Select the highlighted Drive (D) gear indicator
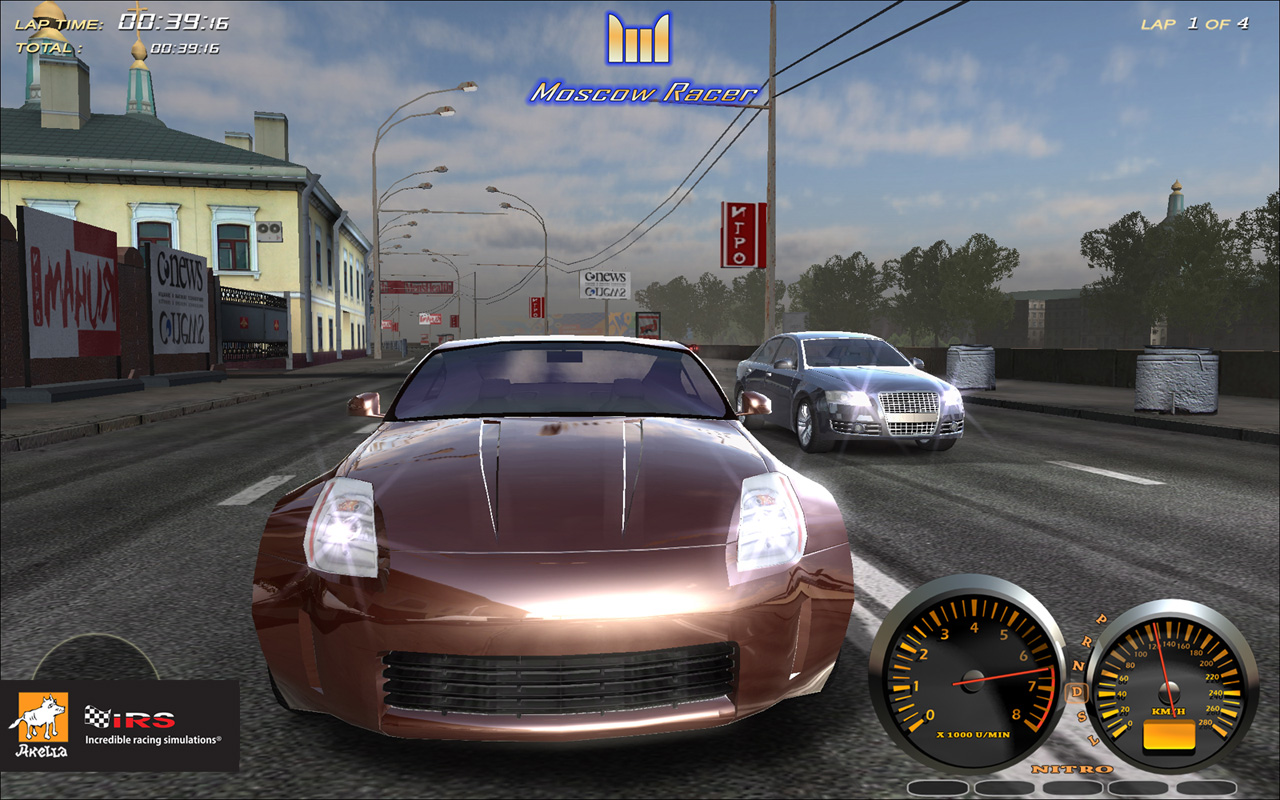The width and height of the screenshot is (1280, 800). [1077, 691]
